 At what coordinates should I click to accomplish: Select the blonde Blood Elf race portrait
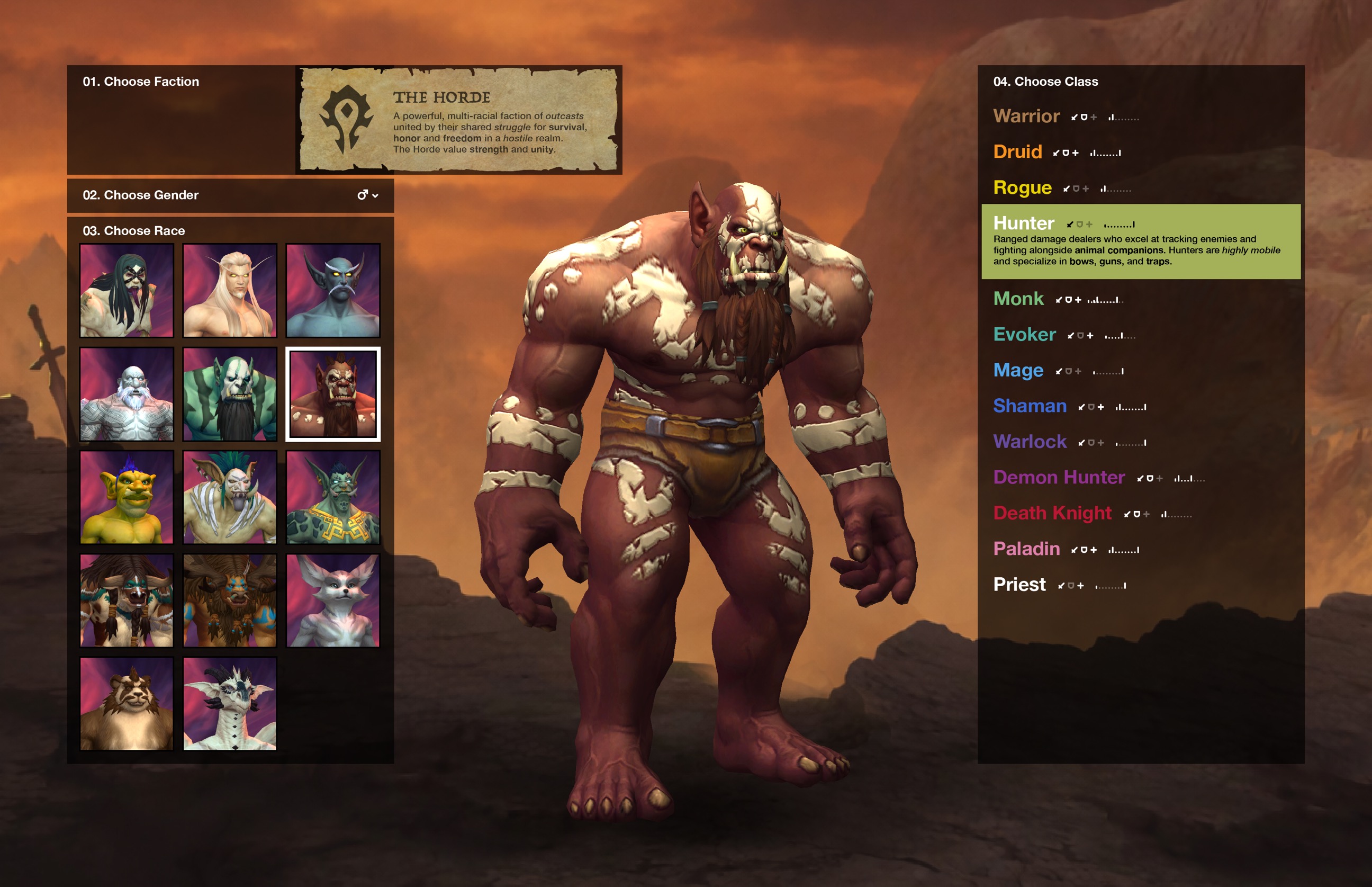point(230,290)
